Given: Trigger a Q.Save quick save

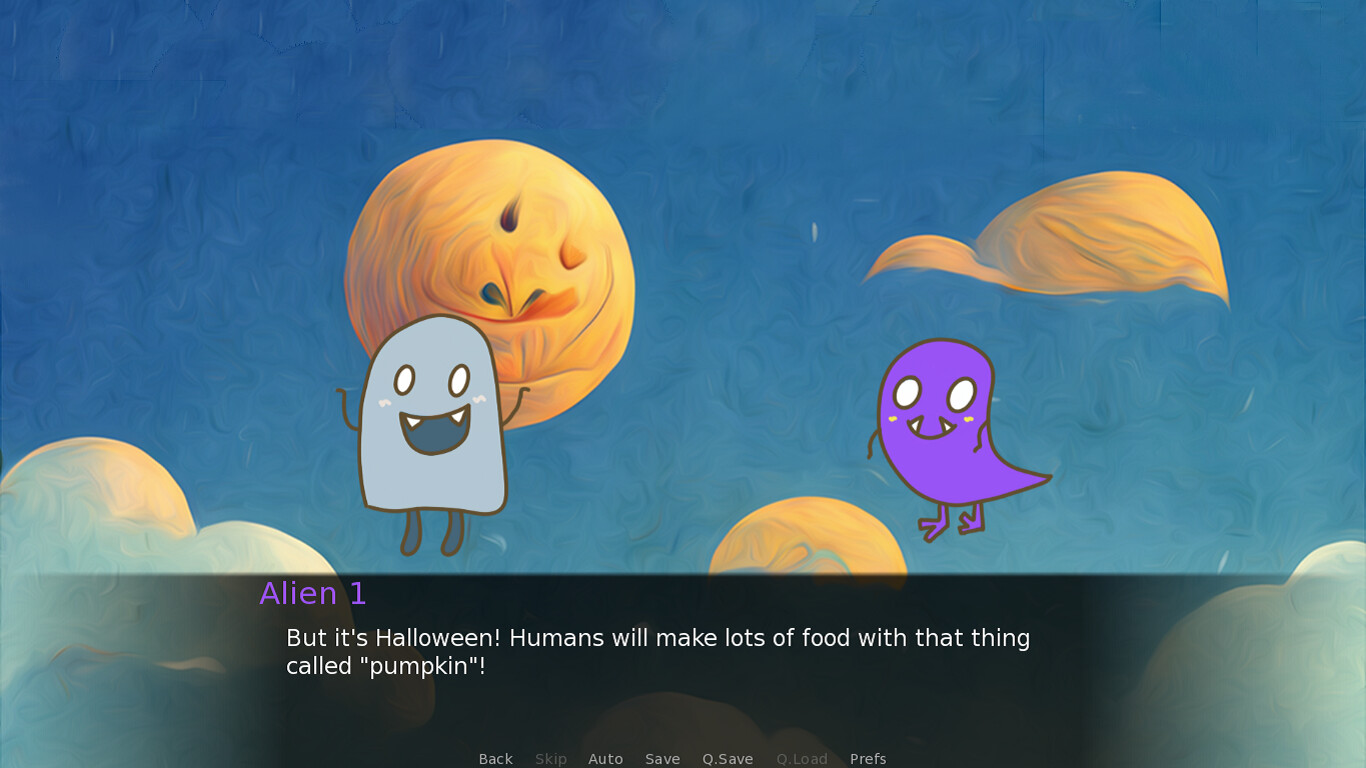Looking at the screenshot, I should point(727,759).
